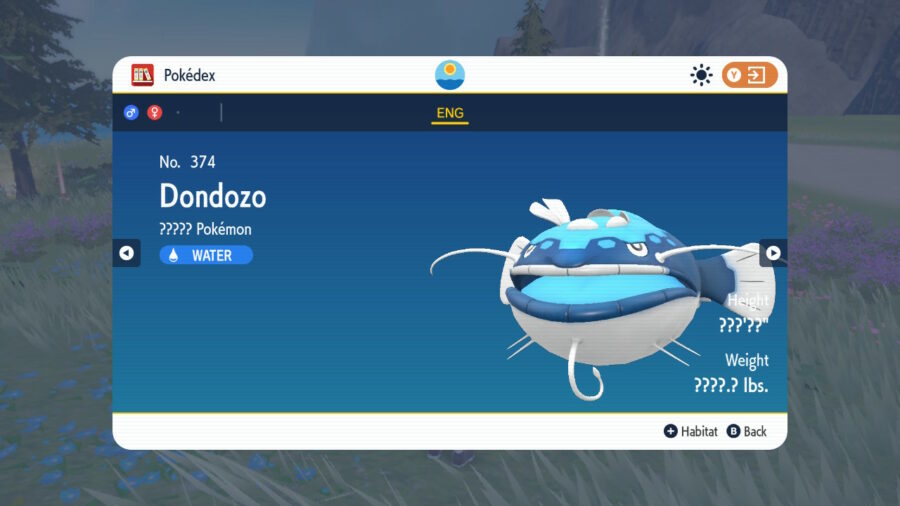Go Back from the Pokédex entry

pos(747,431)
